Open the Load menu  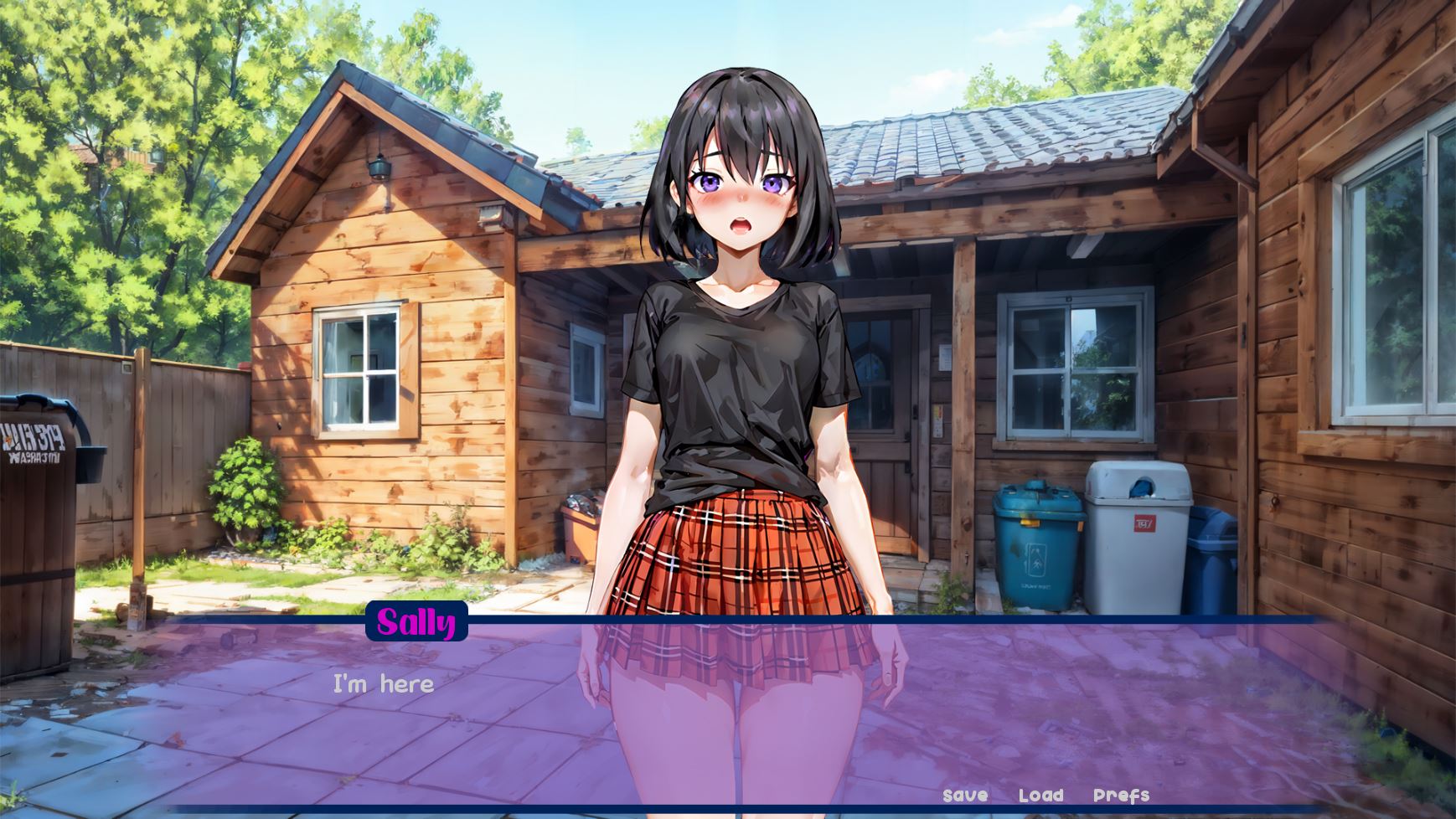1040,796
